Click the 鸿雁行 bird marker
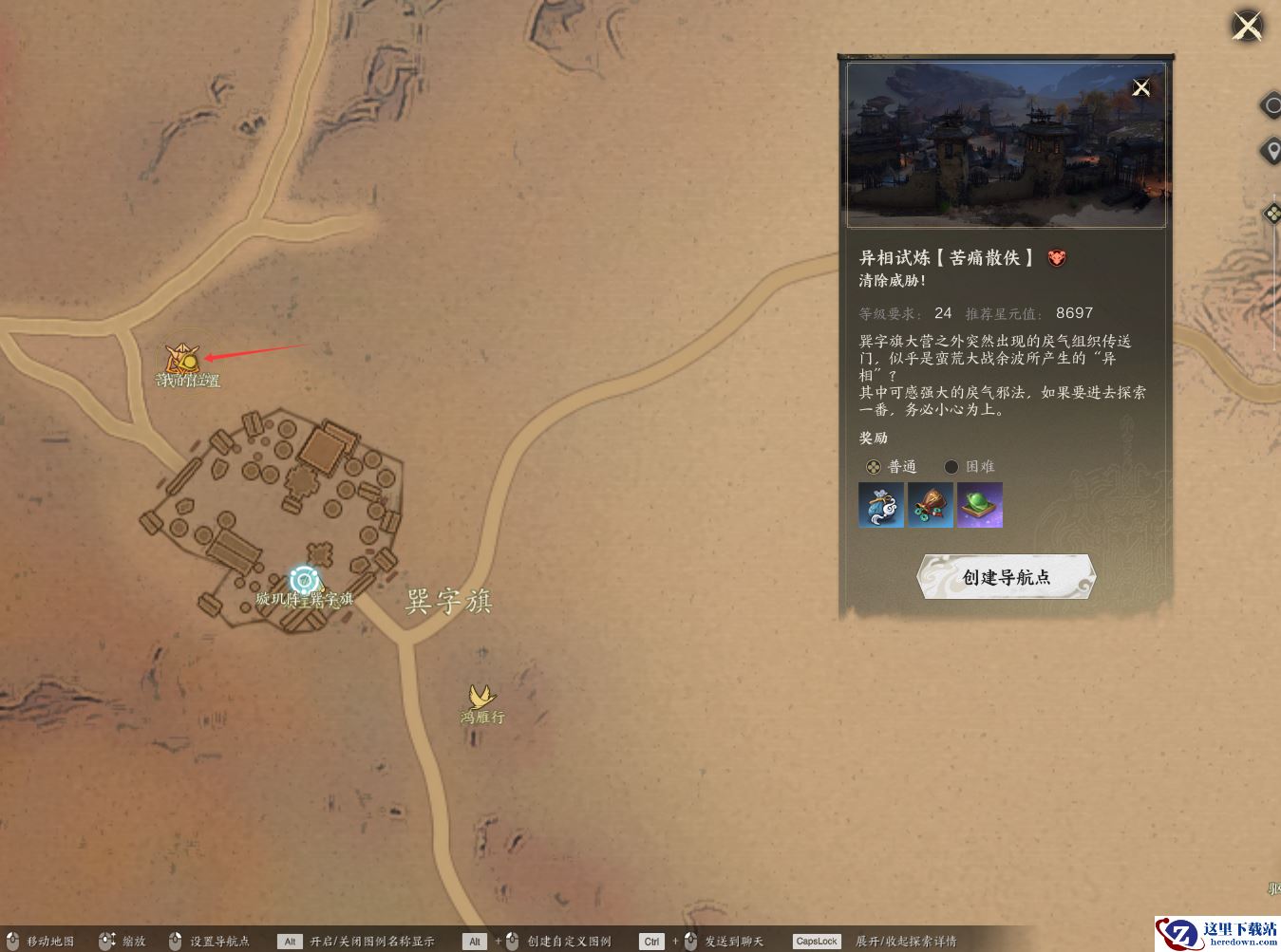The width and height of the screenshot is (1281, 952). point(481,699)
